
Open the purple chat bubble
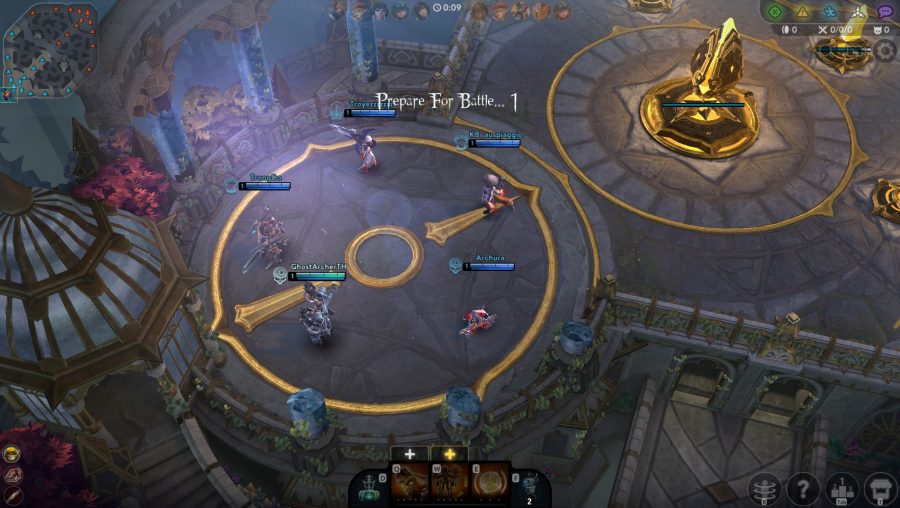[885, 12]
